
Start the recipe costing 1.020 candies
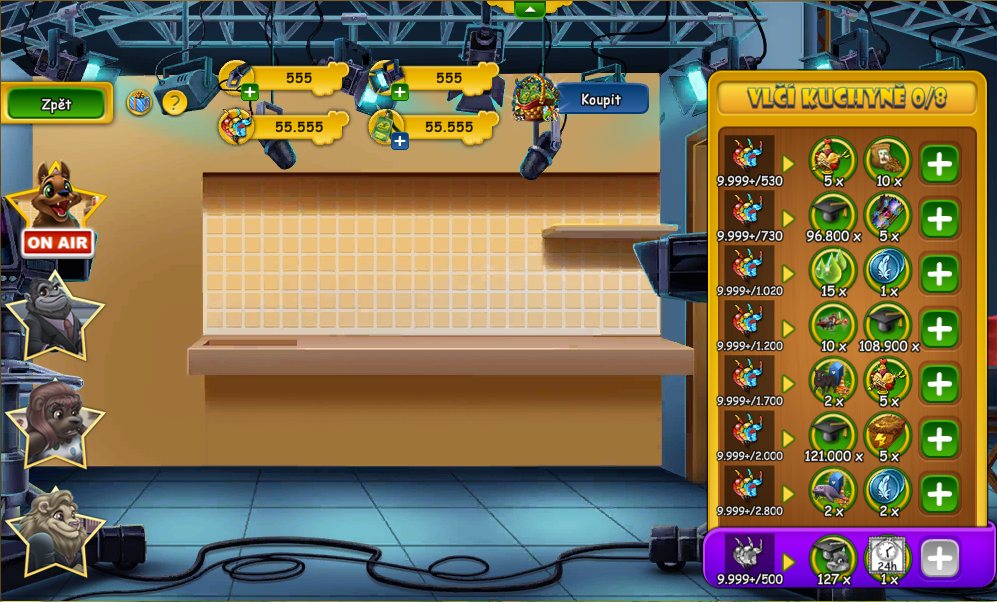[x=939, y=274]
